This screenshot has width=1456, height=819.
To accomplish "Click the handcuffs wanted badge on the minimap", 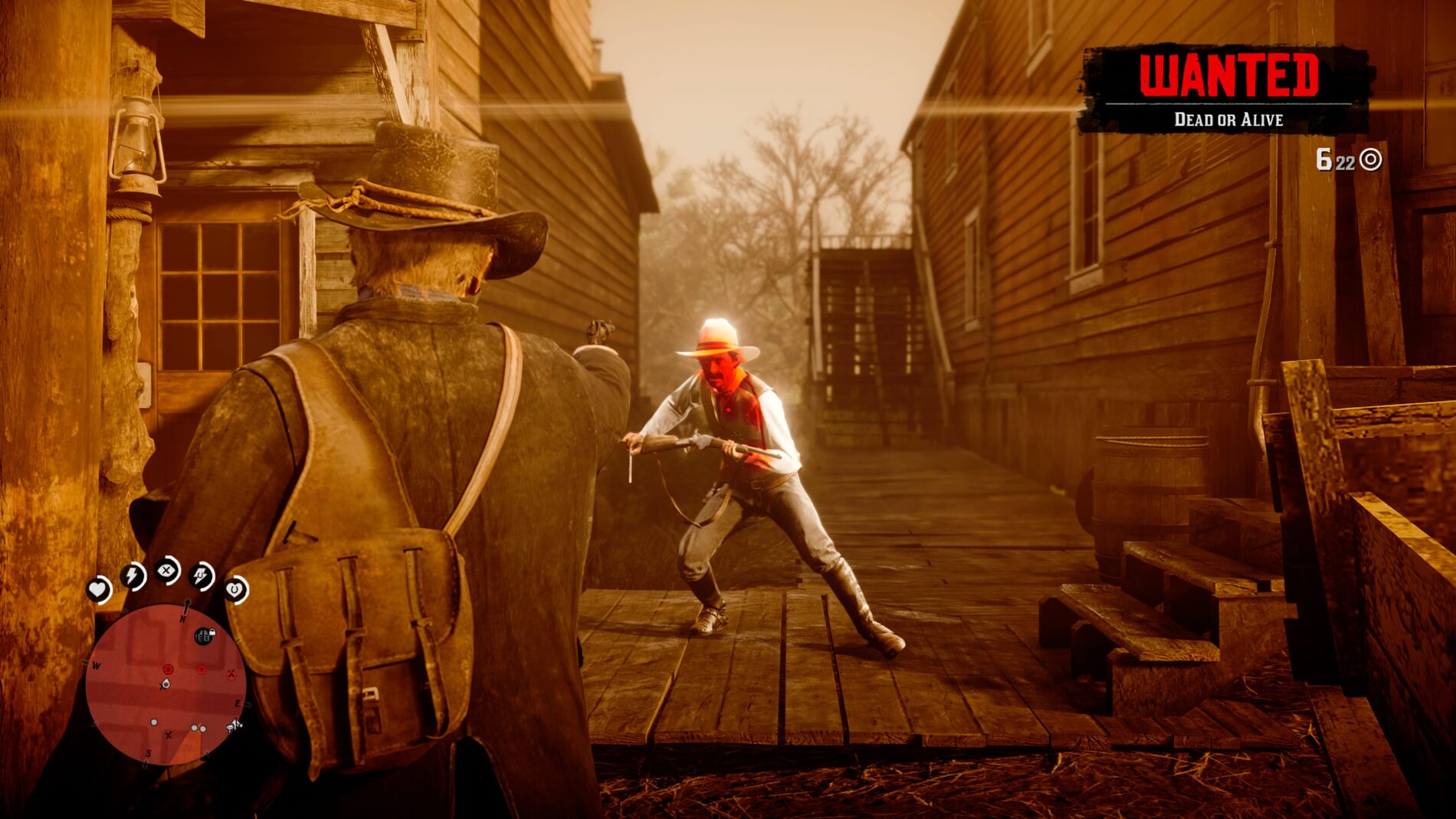I will [202, 635].
